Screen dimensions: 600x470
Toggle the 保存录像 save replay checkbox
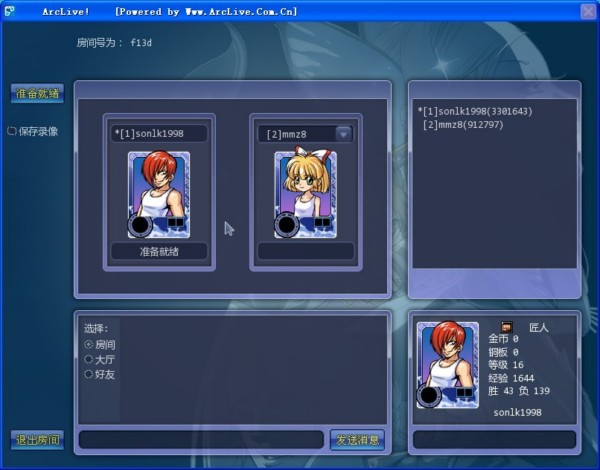tap(12, 131)
